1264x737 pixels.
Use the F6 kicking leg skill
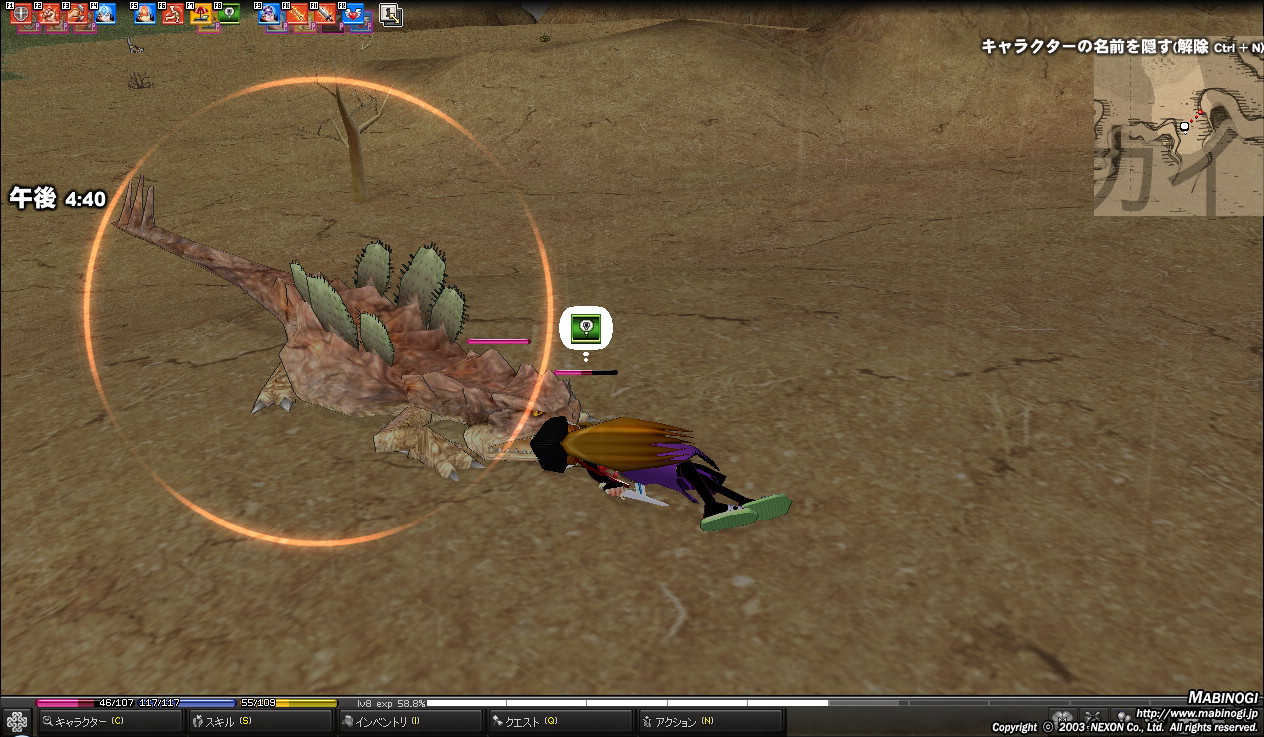pos(173,15)
